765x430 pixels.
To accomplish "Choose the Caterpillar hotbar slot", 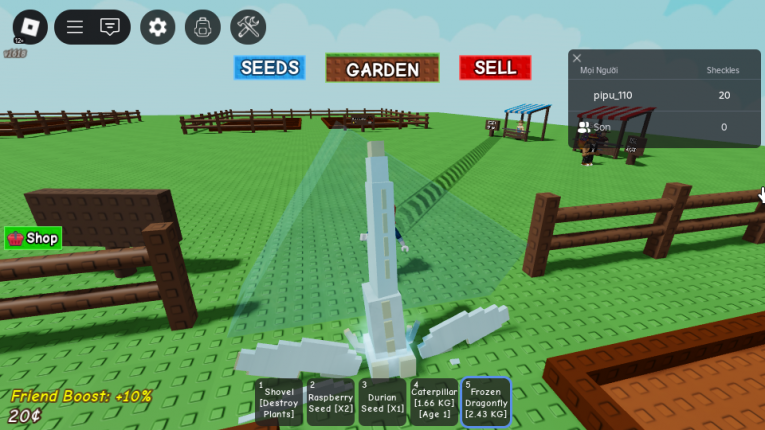I will click(434, 401).
